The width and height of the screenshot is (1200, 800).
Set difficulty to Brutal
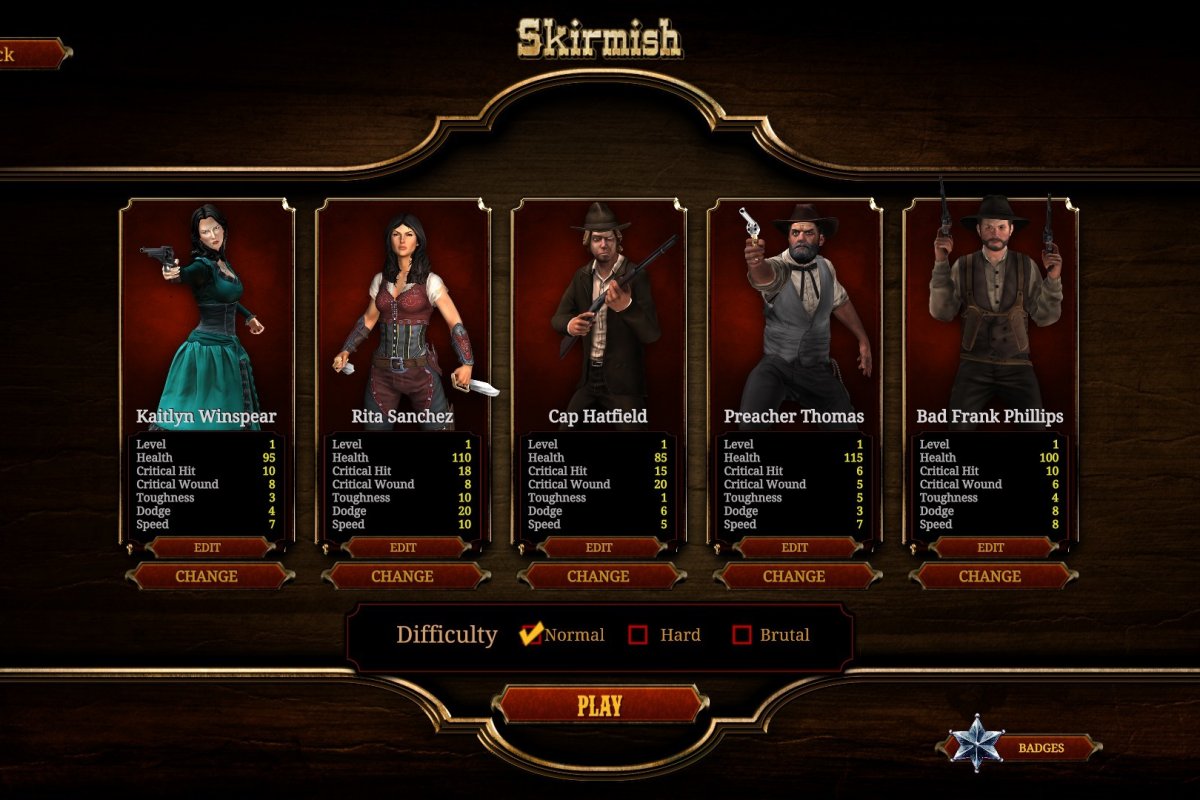pyautogui.click(x=741, y=634)
